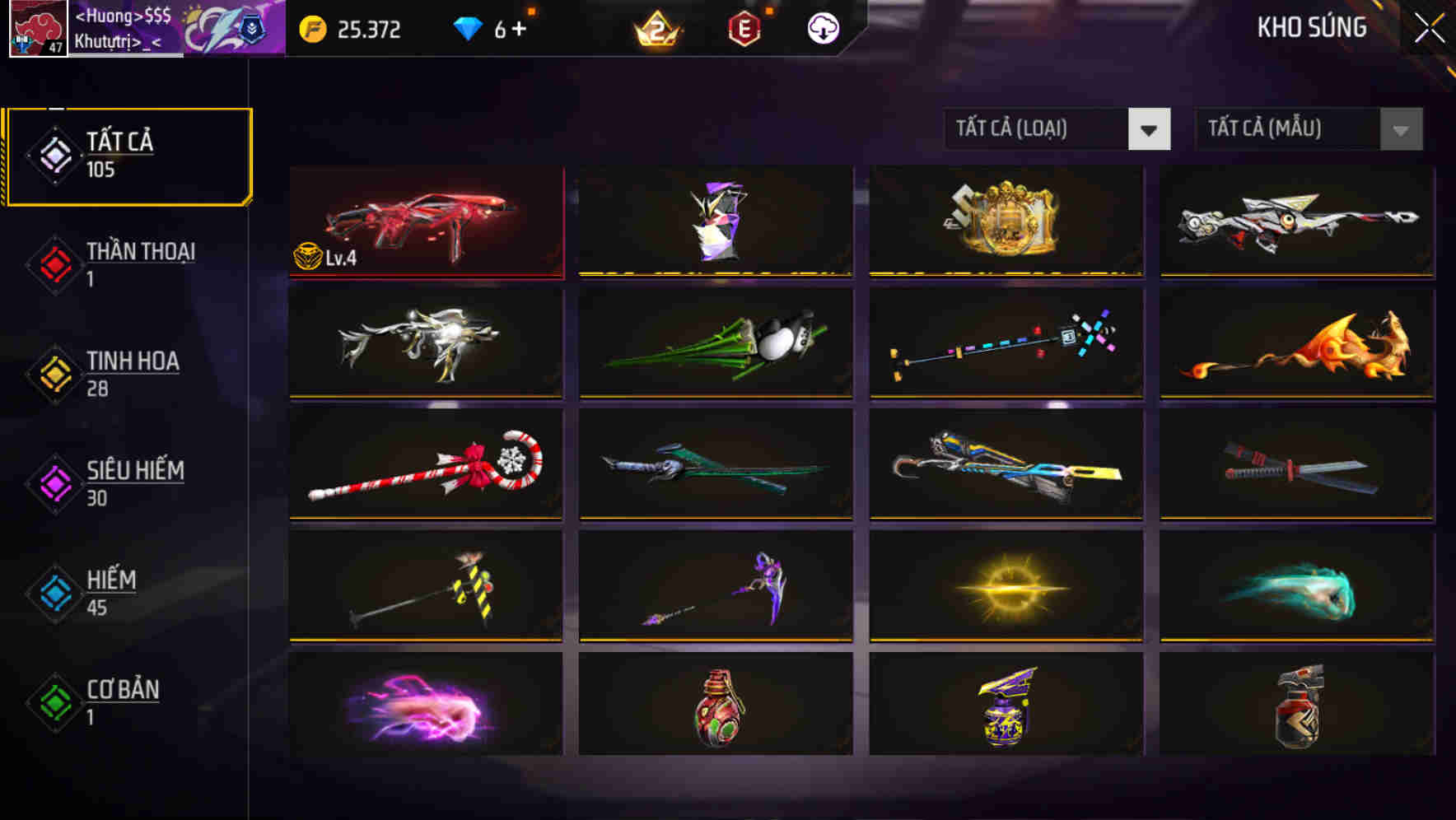Click the gold coin currency icon

pyautogui.click(x=311, y=30)
